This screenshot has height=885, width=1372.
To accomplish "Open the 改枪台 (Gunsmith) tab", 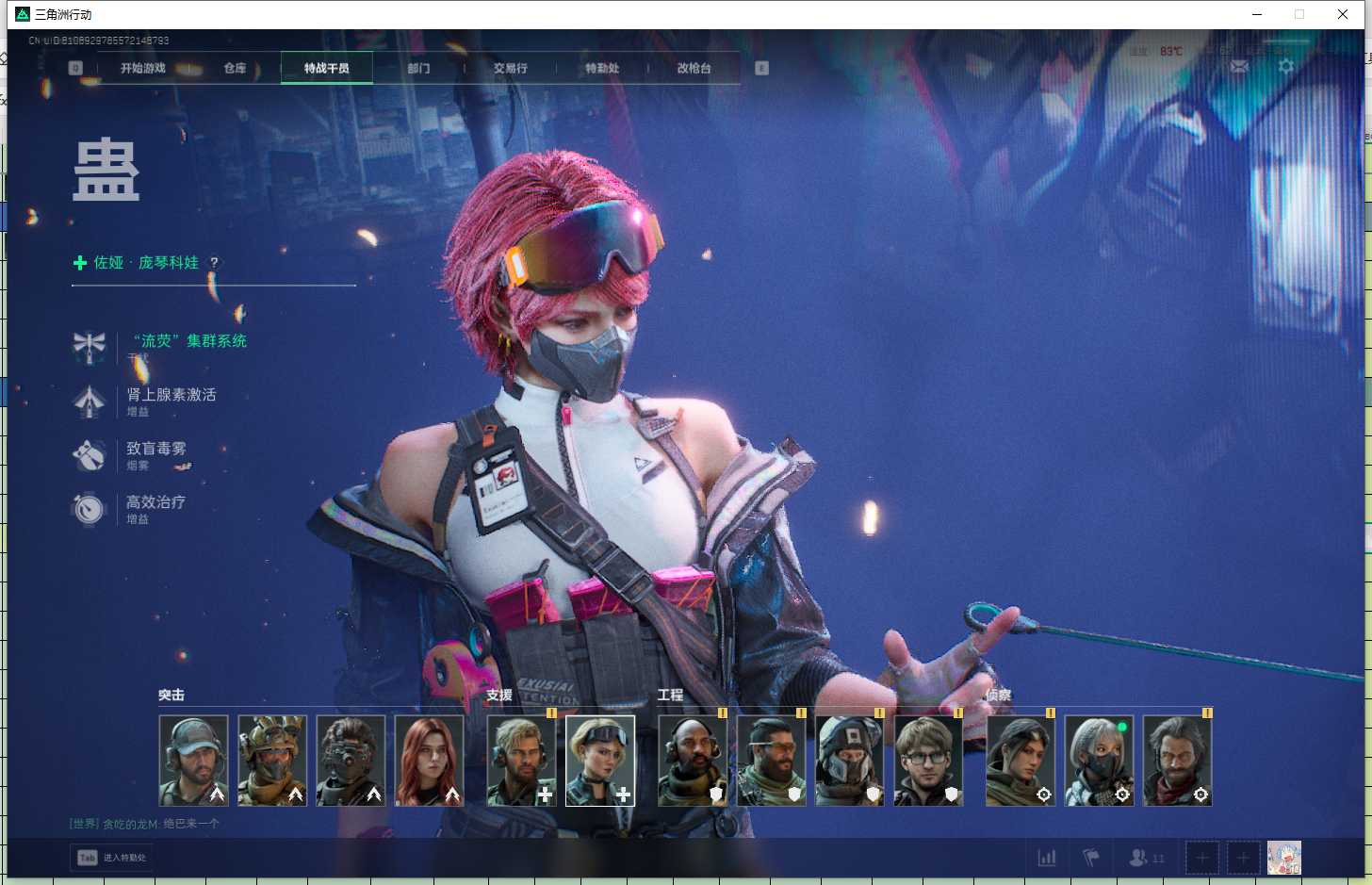I will [694, 68].
